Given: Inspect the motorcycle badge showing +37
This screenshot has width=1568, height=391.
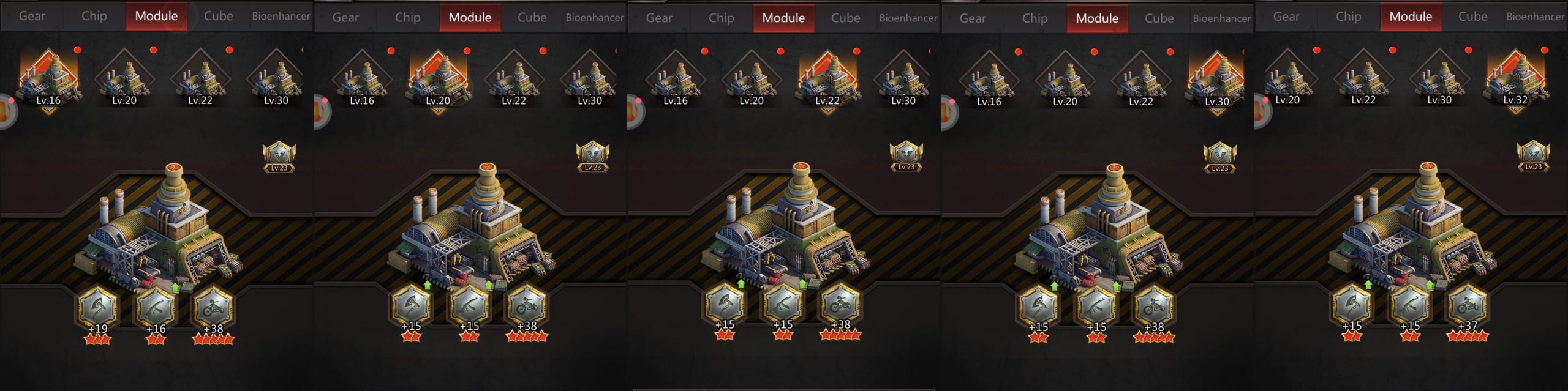Looking at the screenshot, I should coord(1468,305).
